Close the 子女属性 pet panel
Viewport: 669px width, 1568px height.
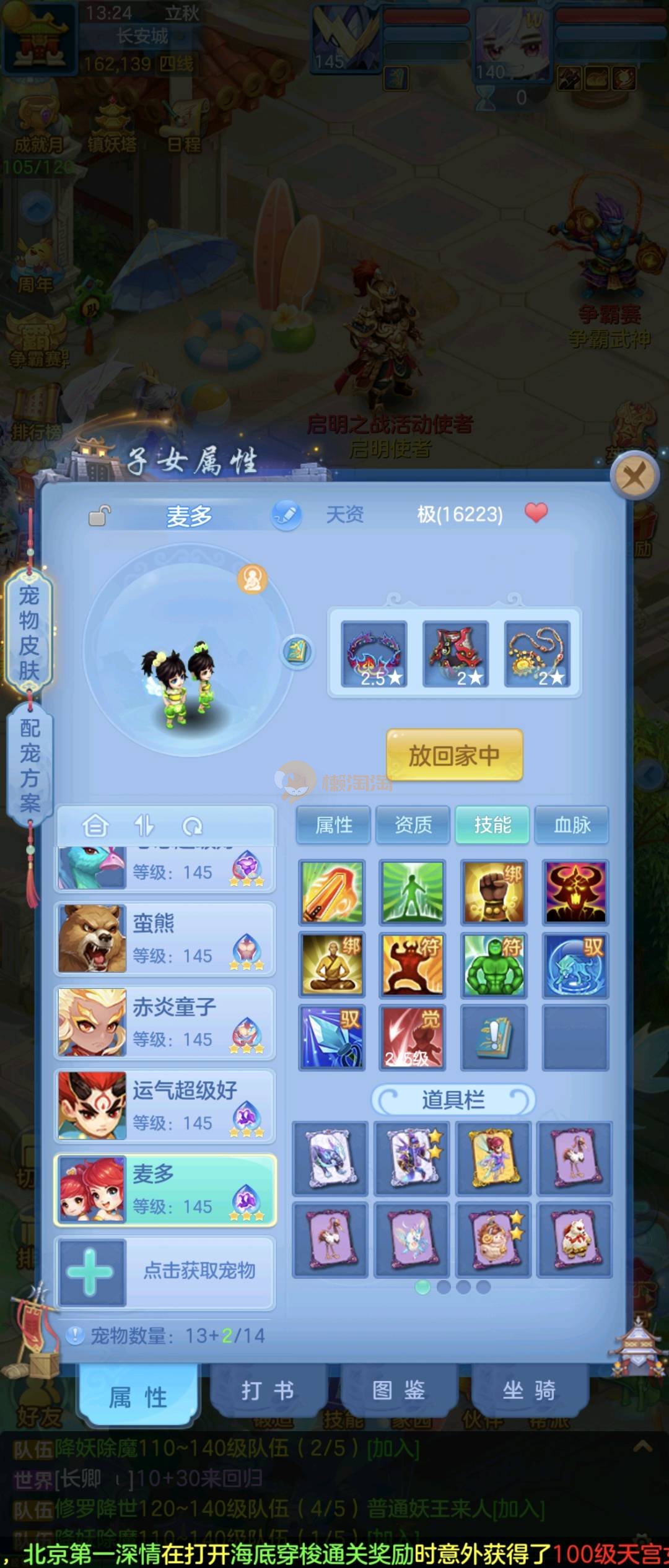(x=633, y=476)
